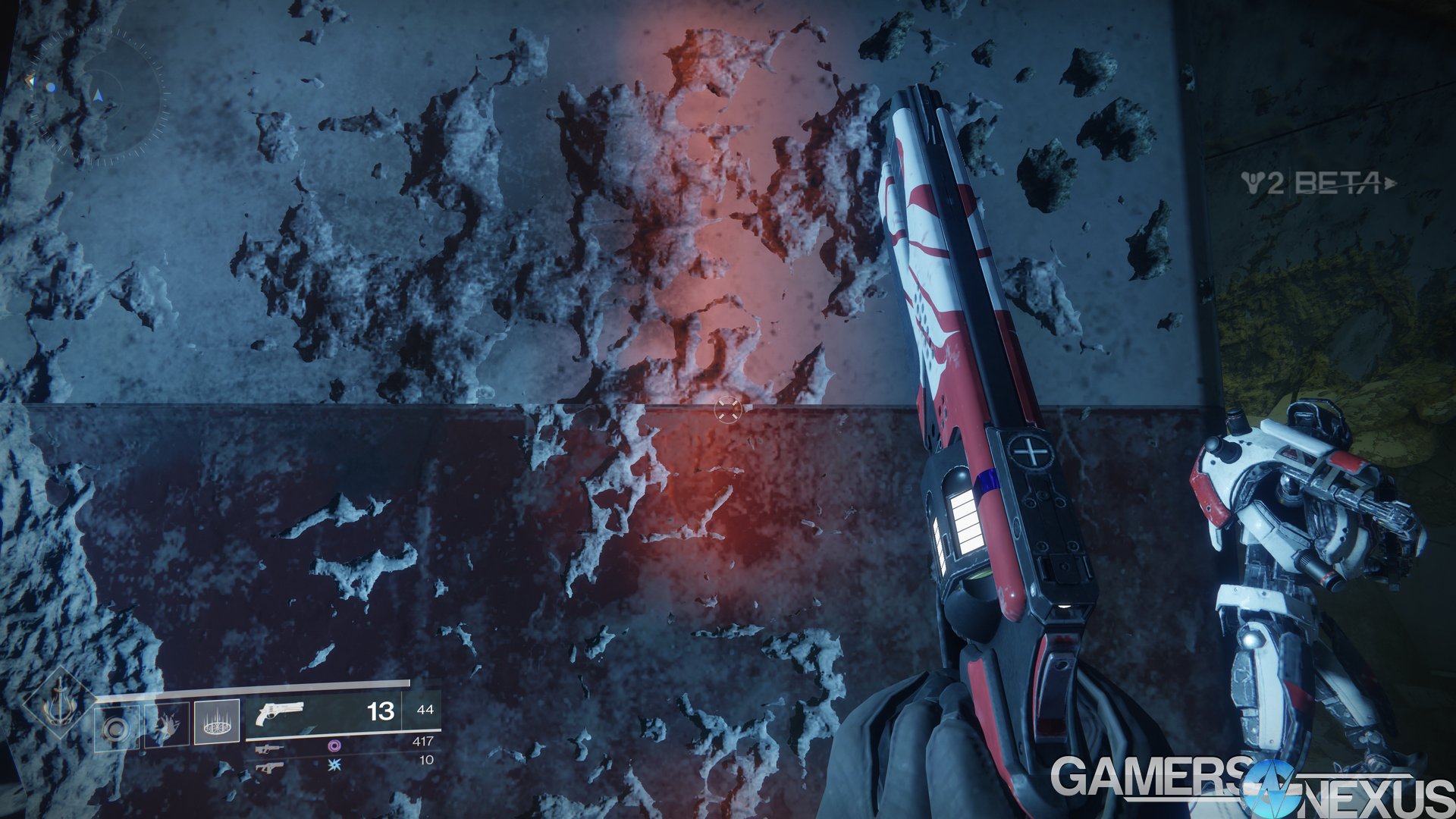Use the melee ability hand icon

[x=167, y=726]
